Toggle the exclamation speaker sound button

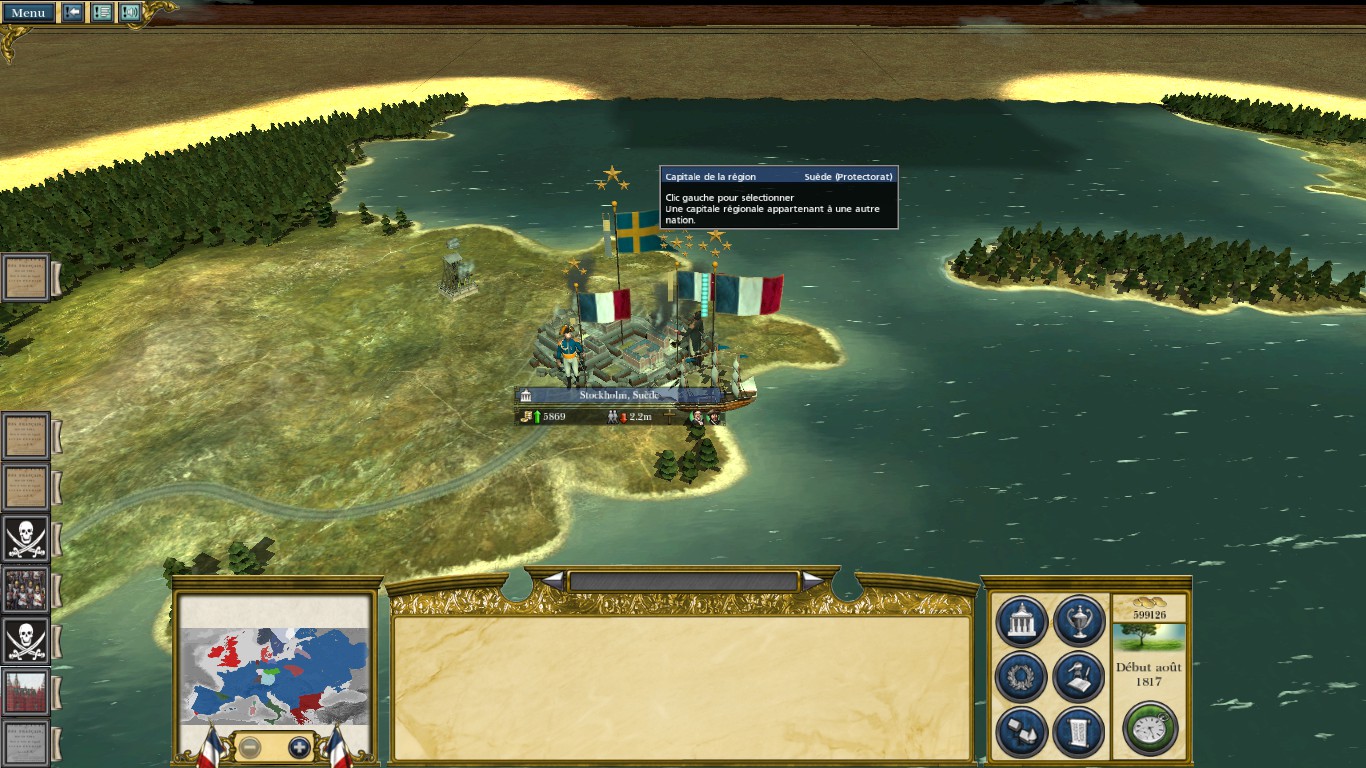[130, 13]
